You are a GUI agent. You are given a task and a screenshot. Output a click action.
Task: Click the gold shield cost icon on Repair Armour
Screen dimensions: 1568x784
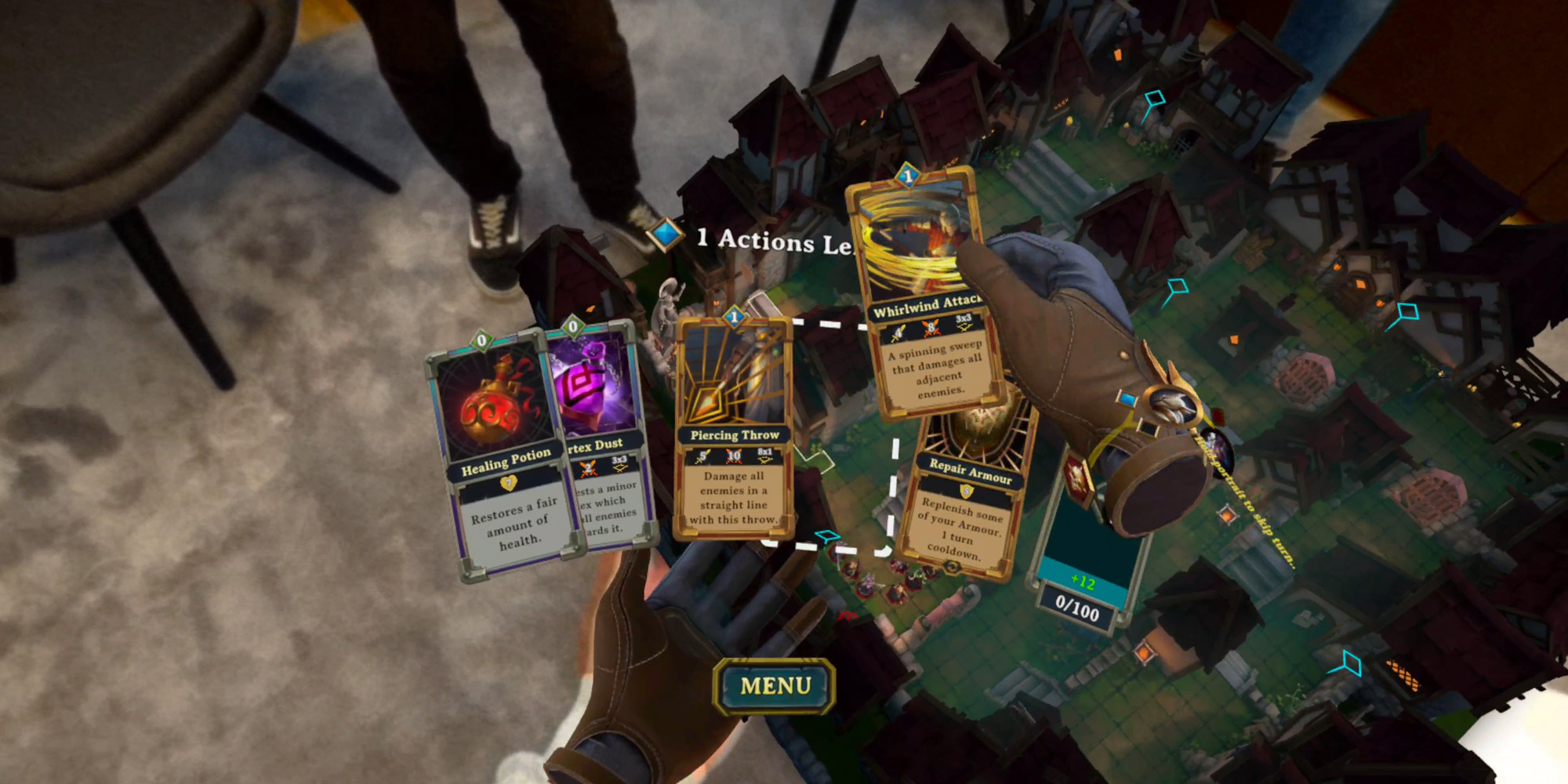[x=967, y=491]
